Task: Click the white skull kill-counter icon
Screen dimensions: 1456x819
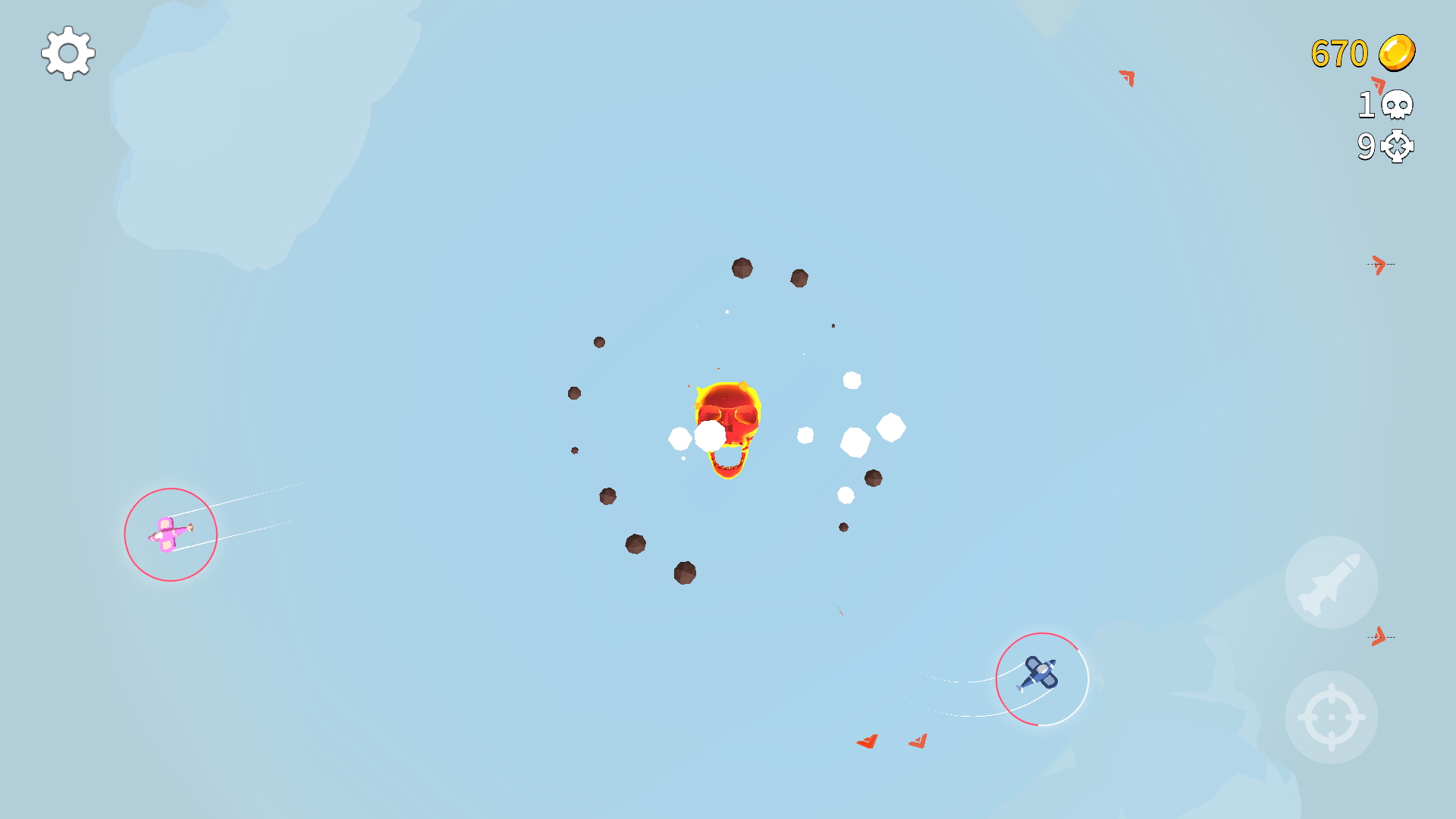Action: (x=1396, y=105)
